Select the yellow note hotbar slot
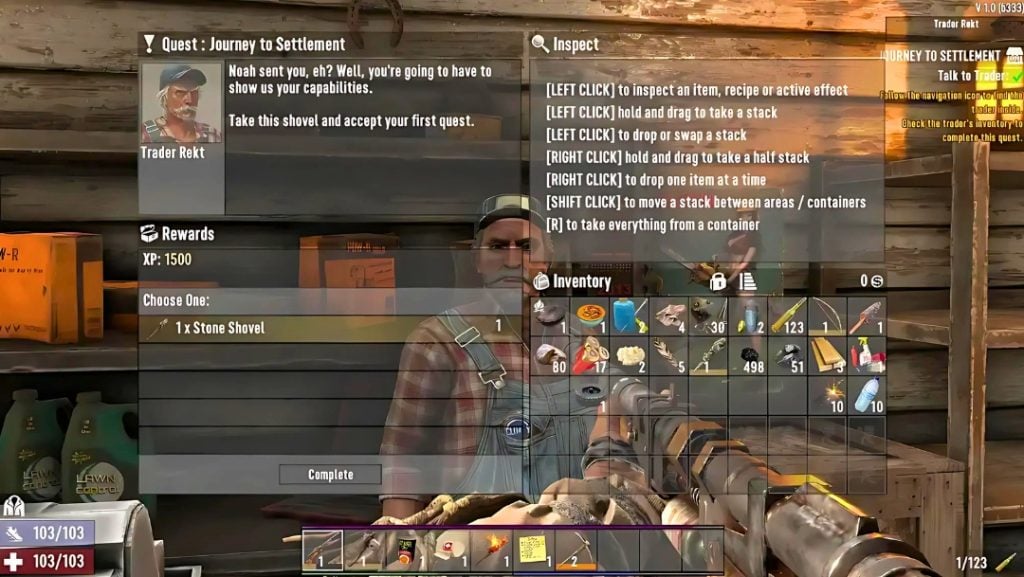The height and width of the screenshot is (577, 1024). pos(533,548)
